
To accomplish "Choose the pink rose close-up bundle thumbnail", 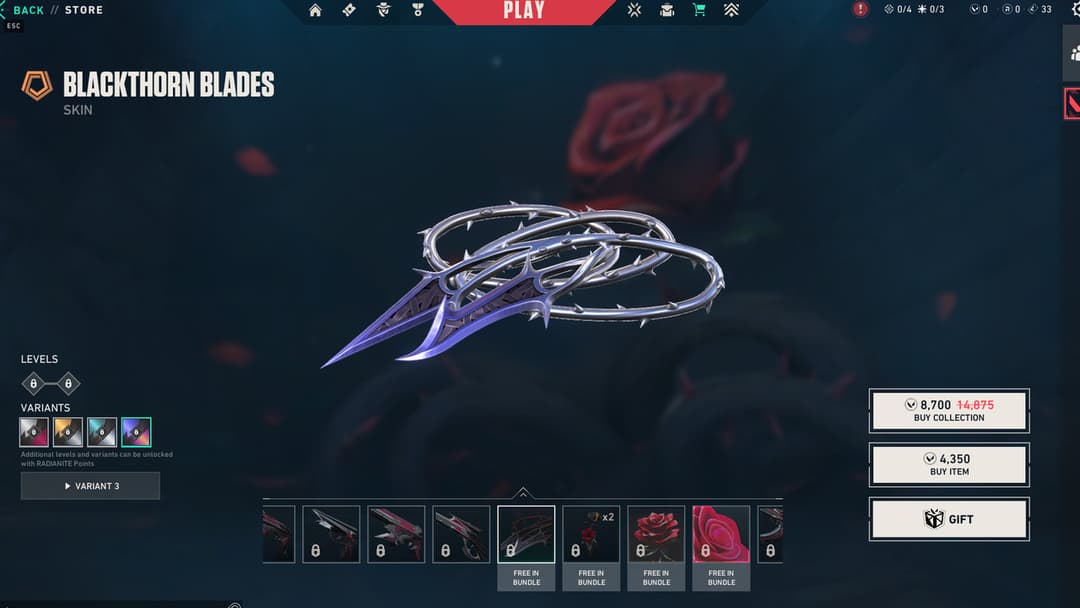I will [x=721, y=534].
